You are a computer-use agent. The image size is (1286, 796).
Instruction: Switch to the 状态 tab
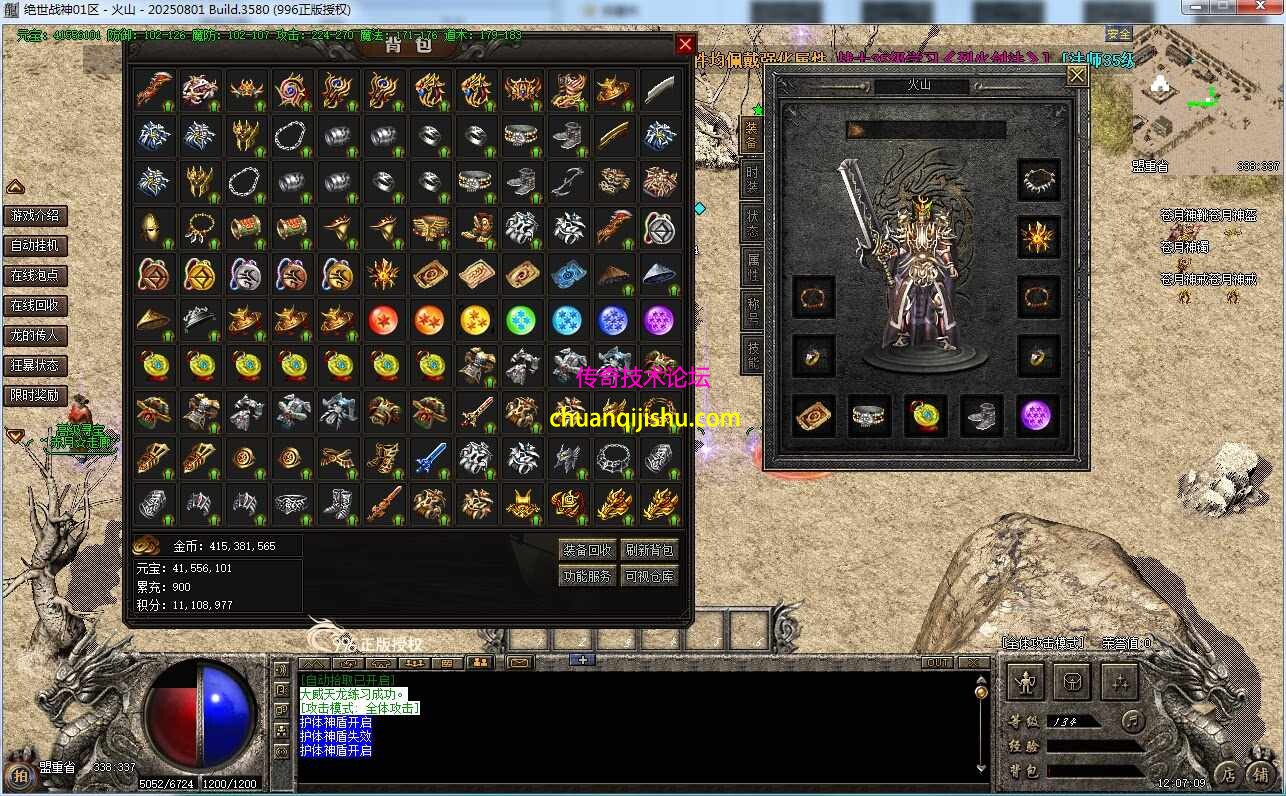click(752, 222)
